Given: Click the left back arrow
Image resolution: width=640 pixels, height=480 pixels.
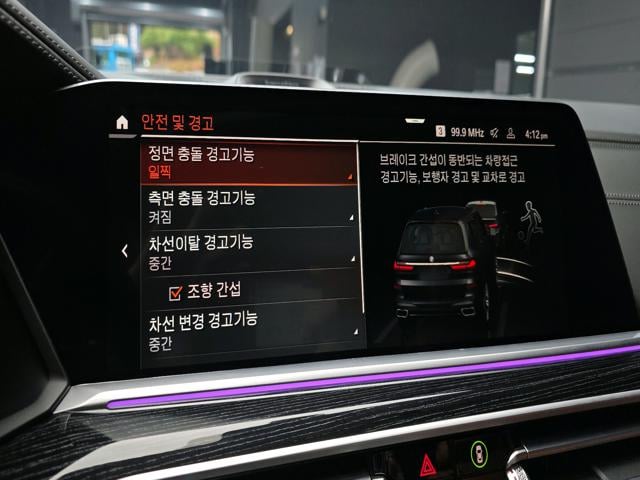Looking at the screenshot, I should click(x=124, y=251).
